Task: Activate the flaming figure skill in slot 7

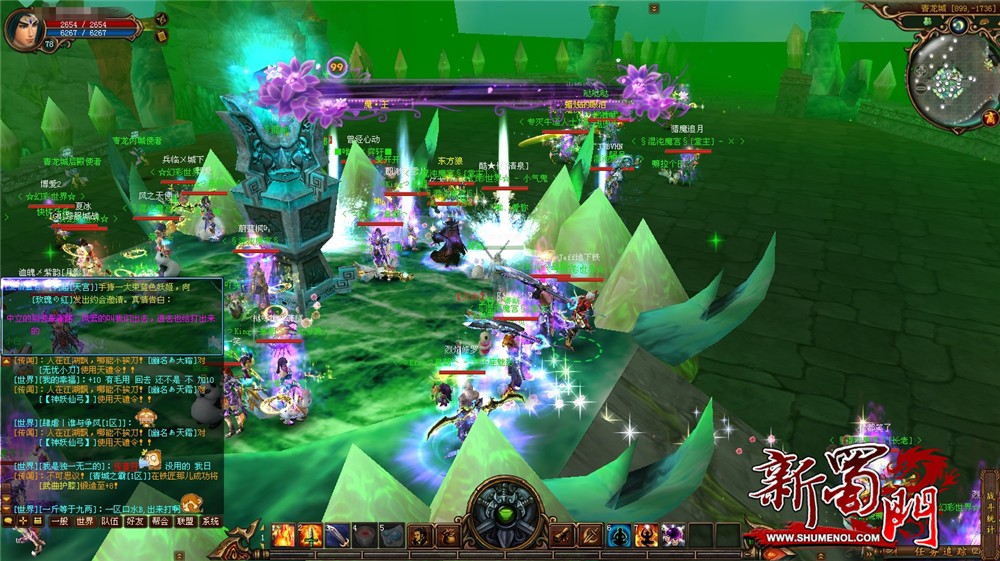Action: point(646,536)
